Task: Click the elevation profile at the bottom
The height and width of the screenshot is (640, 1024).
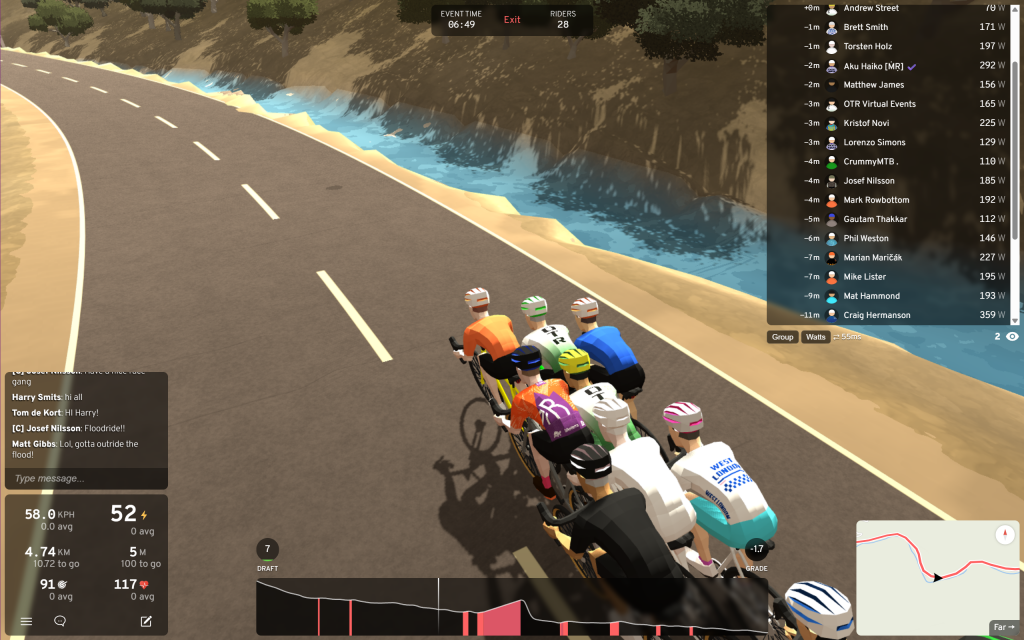Action: coord(510,607)
